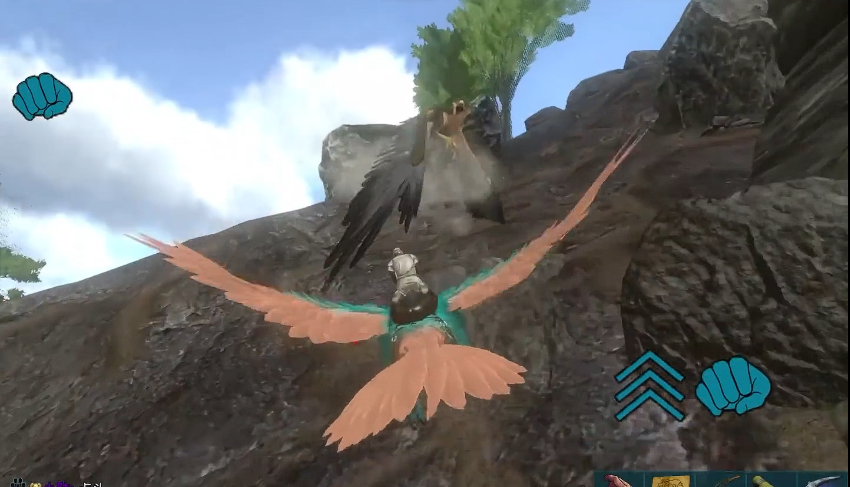Tap the fist icon beside the clouds
This screenshot has width=850, height=487.
pyautogui.click(x=42, y=96)
